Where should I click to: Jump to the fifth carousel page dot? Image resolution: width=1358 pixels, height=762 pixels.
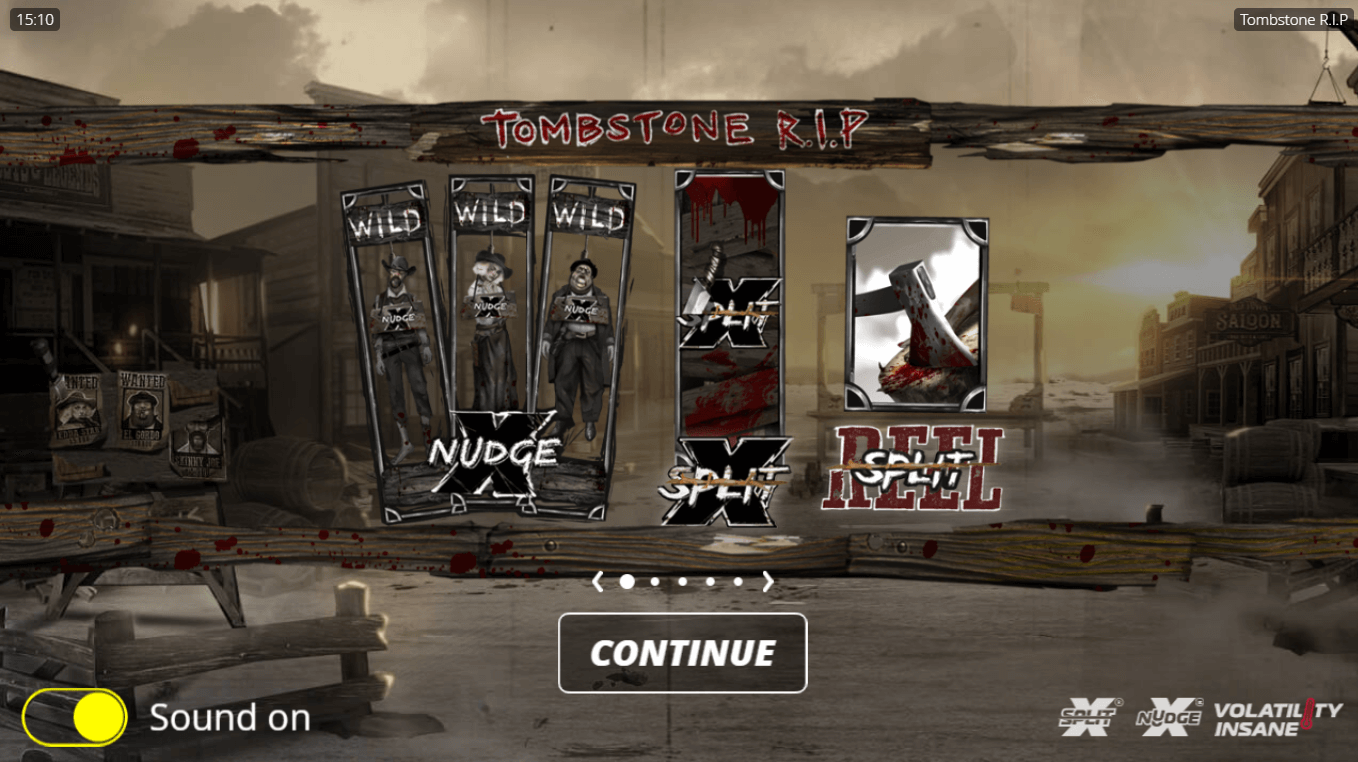pos(738,581)
